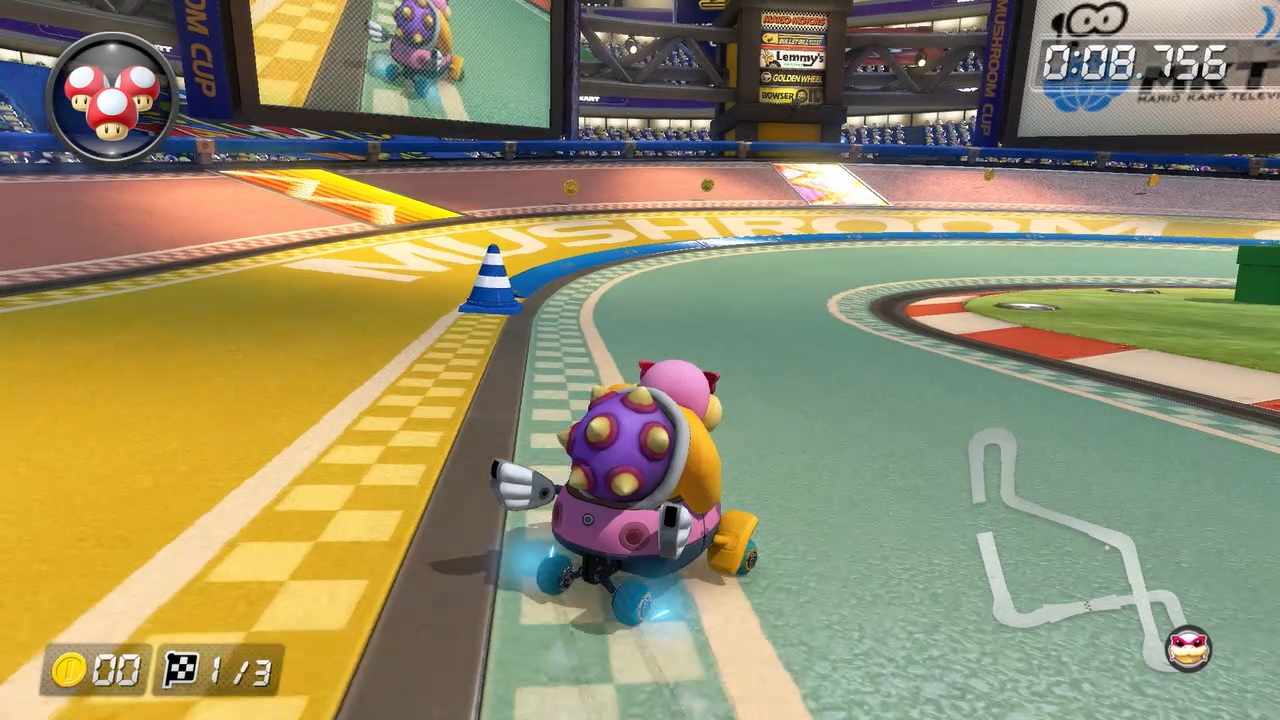Use the triple mushroom item slot
Screen dimensions: 1280x720
pyautogui.click(x=112, y=98)
